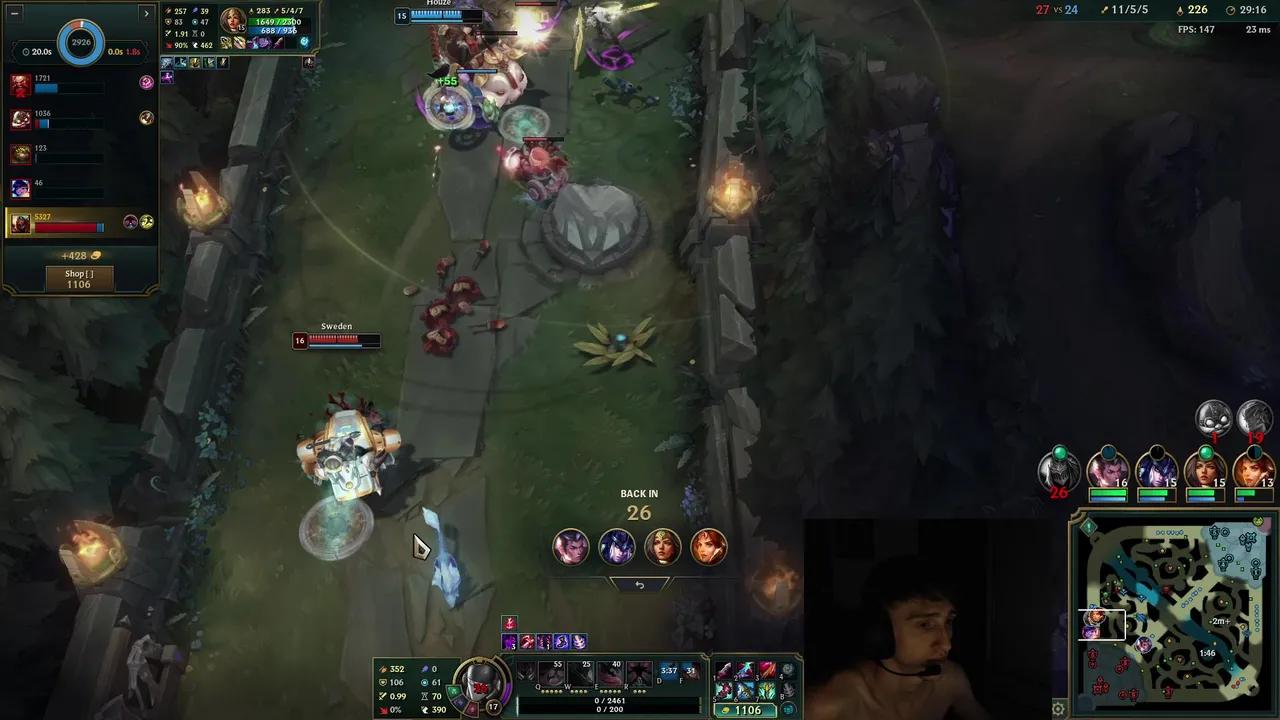Collapse the team frames with the minus button
1280x720 pixels.
(13, 13)
